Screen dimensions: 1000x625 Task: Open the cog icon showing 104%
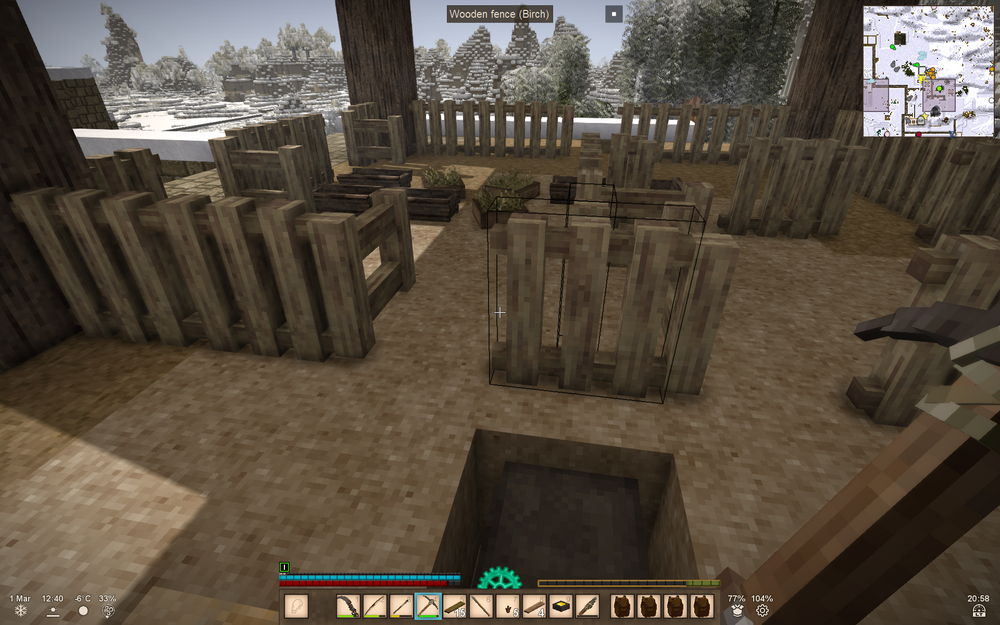(x=763, y=611)
